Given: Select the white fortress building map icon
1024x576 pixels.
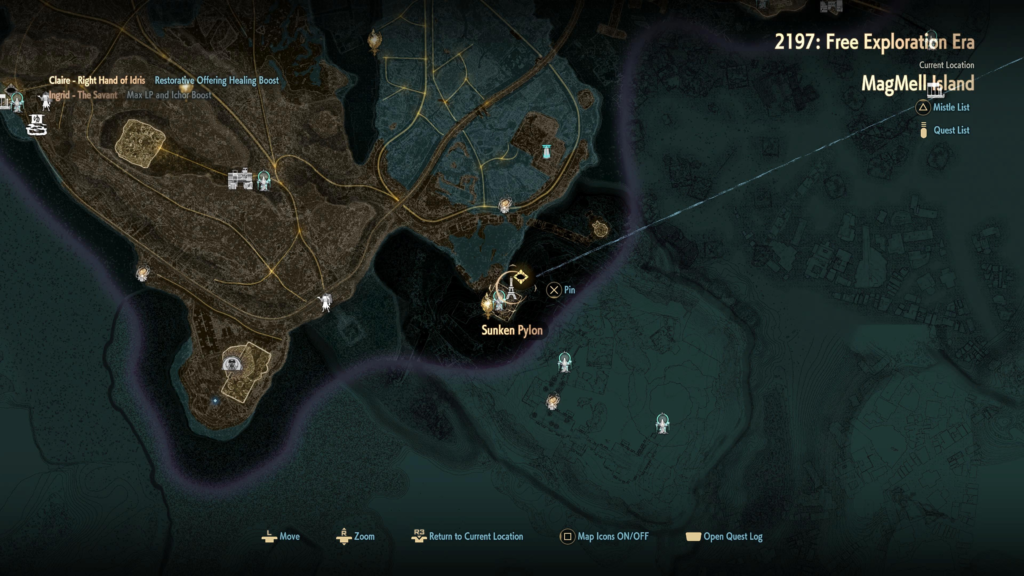Looking at the screenshot, I should (240, 178).
